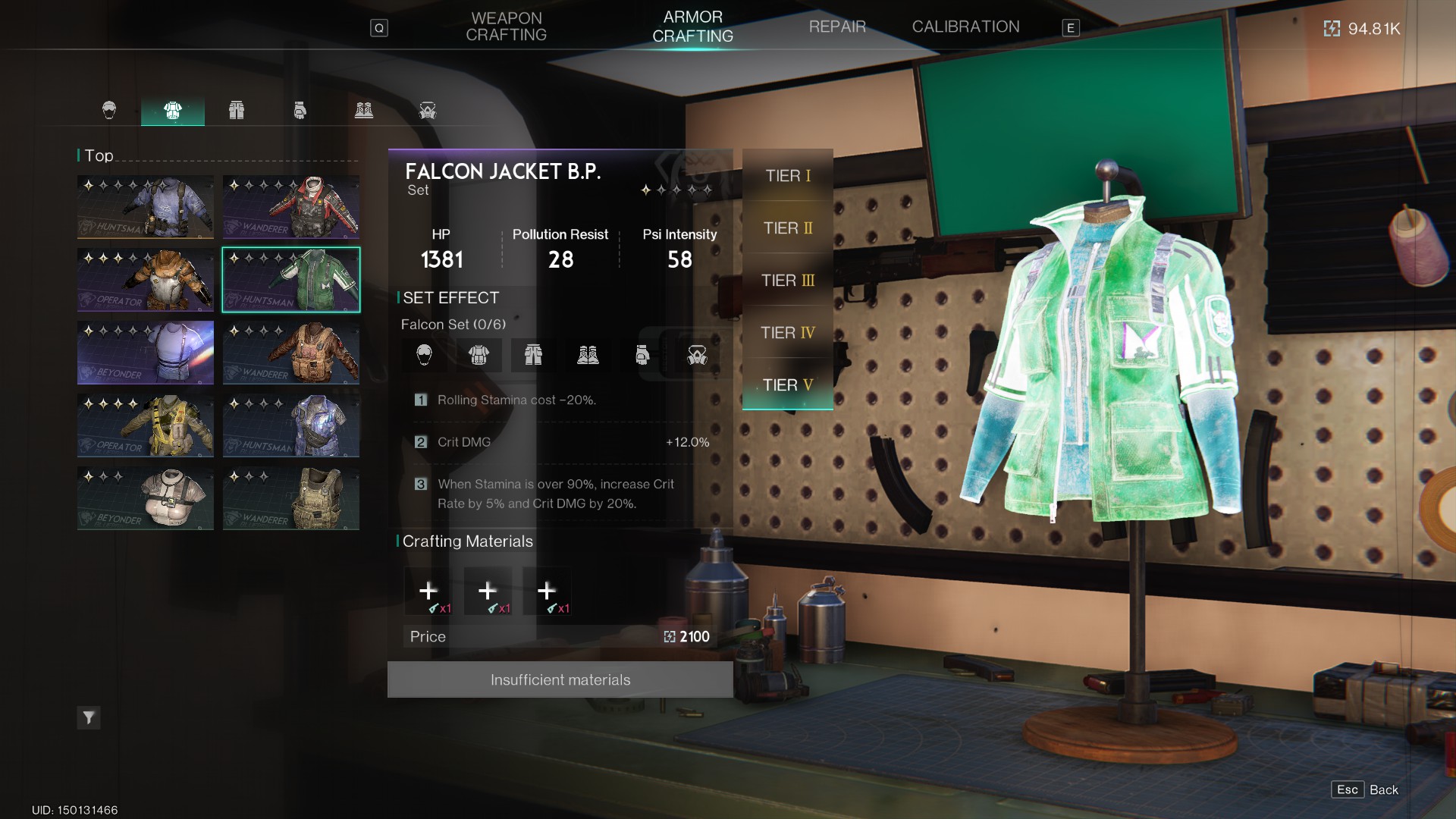Switch to the Weapon Crafting tab
Image resolution: width=1456 pixels, height=819 pixels.
pos(506,27)
